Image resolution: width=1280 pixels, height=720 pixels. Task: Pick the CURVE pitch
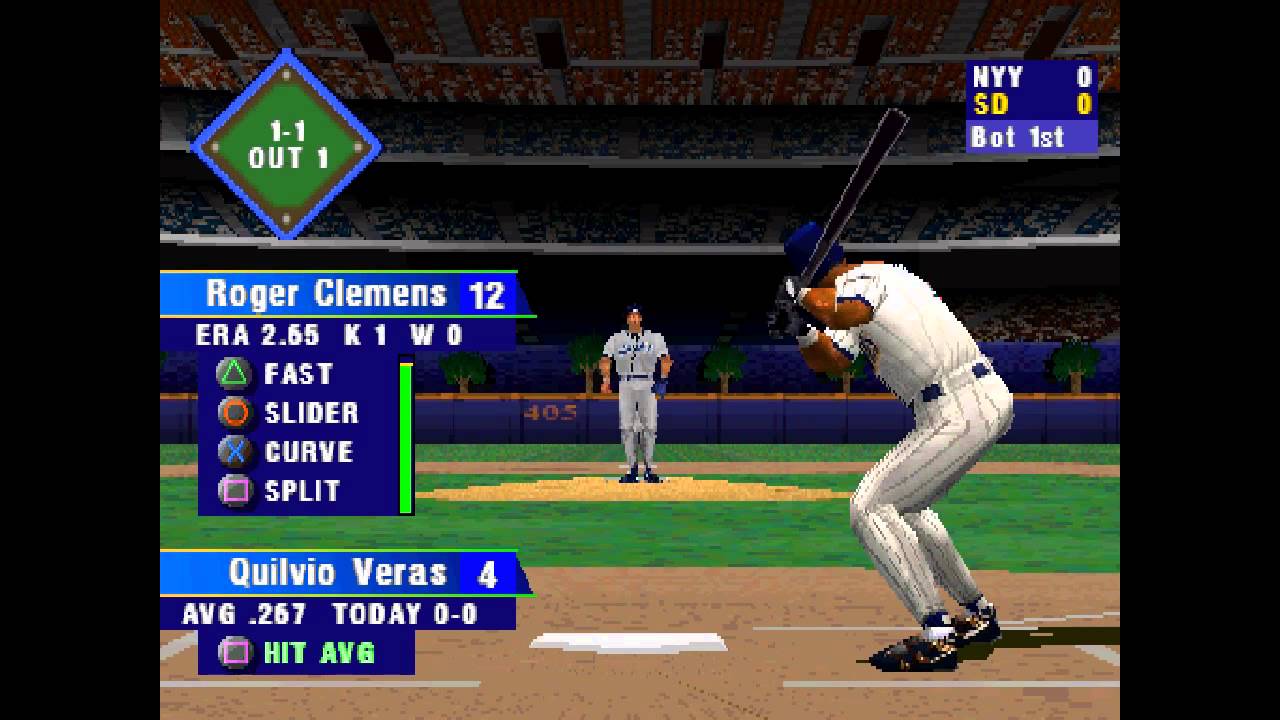coord(308,452)
